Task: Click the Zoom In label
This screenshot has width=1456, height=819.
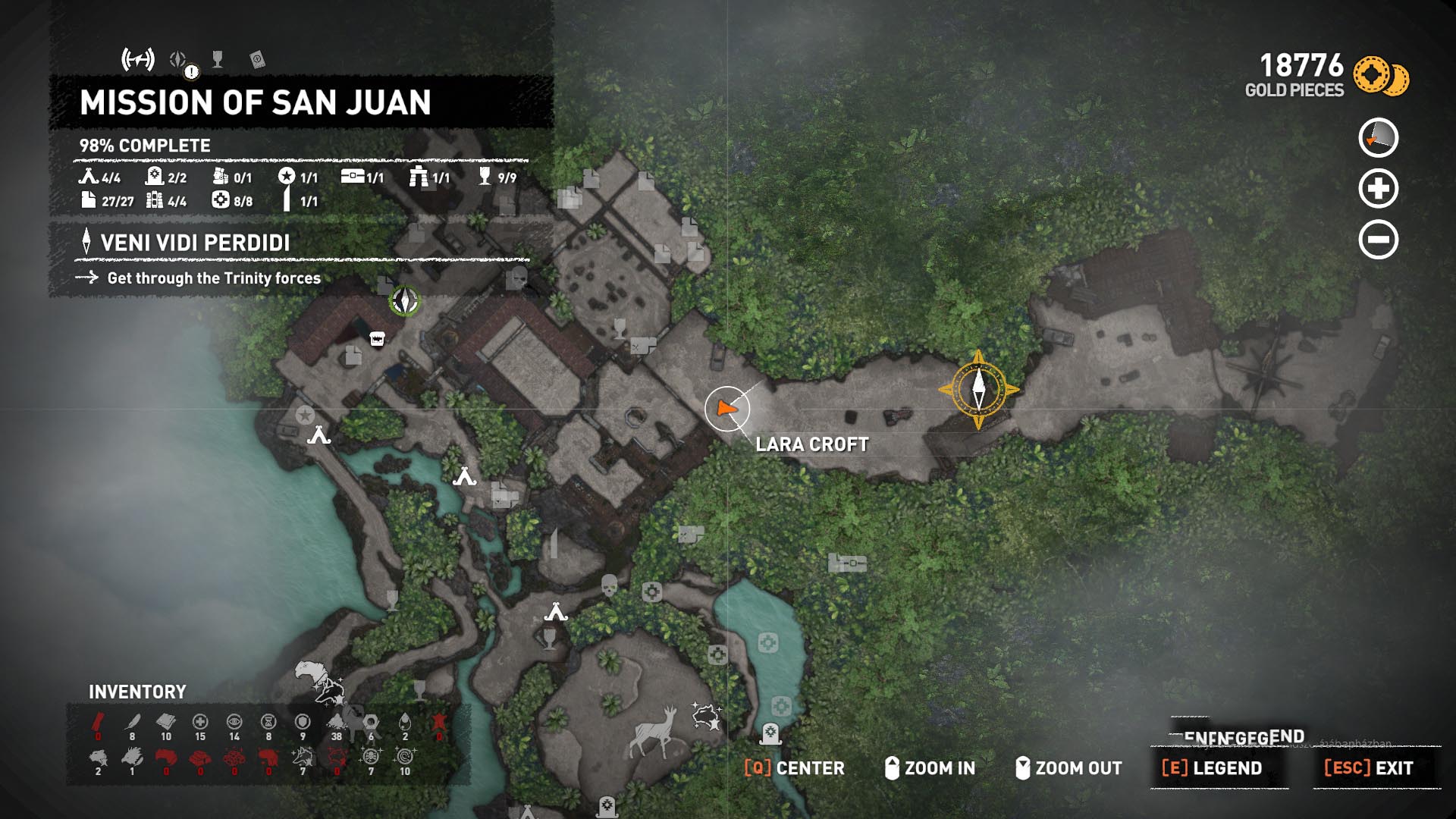Action: click(939, 768)
